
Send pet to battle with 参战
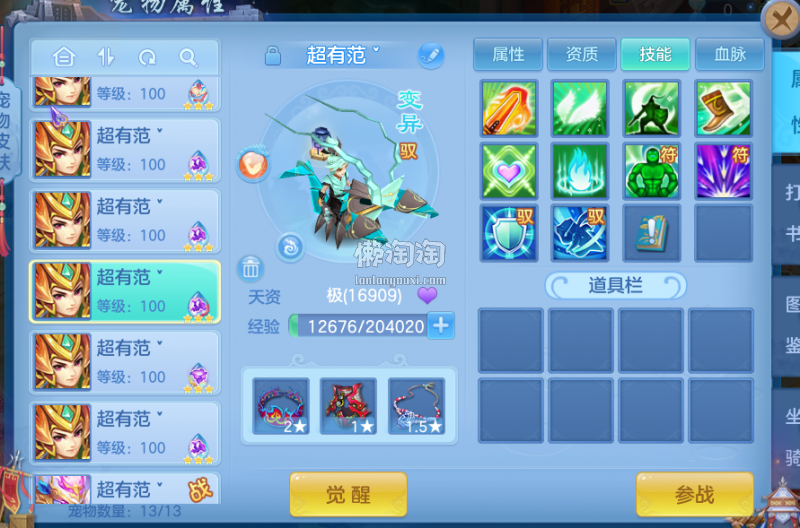pos(694,495)
